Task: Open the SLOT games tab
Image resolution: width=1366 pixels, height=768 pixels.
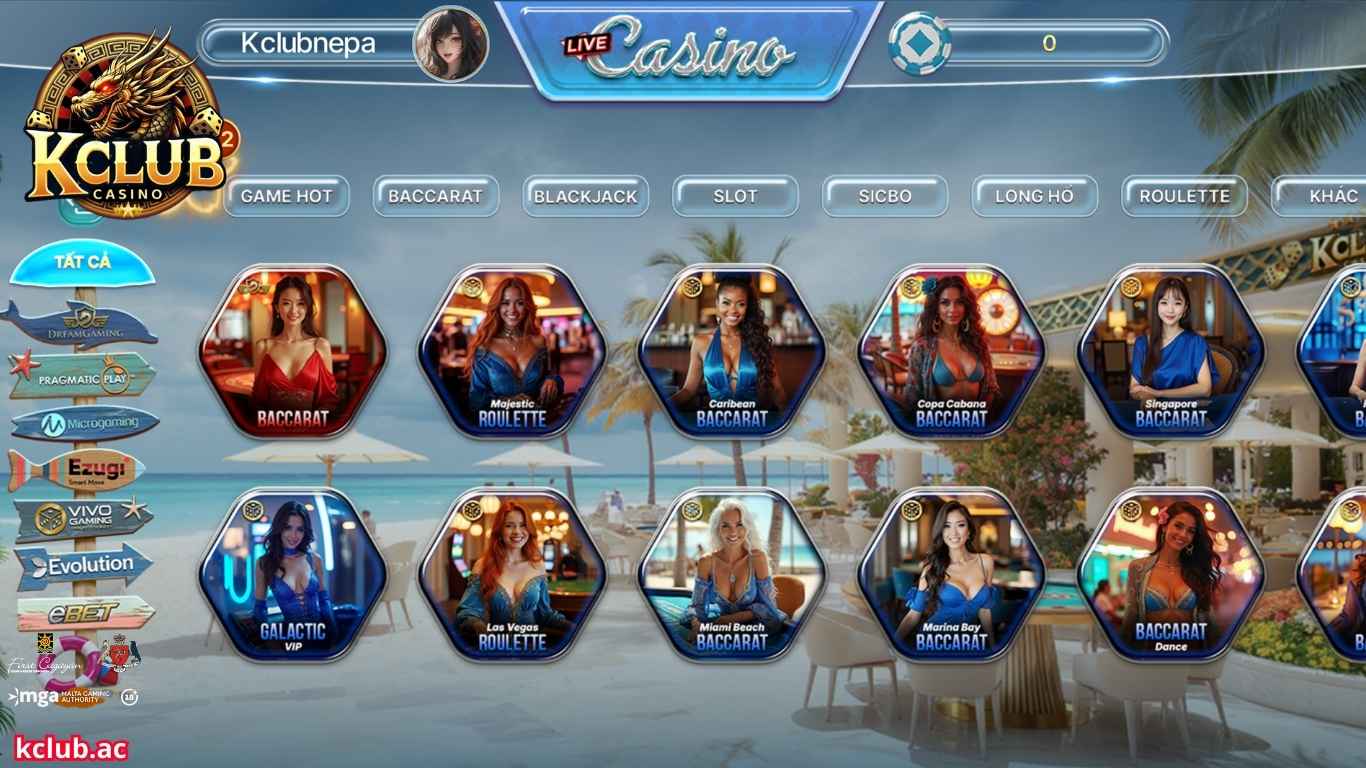Action: 735,196
